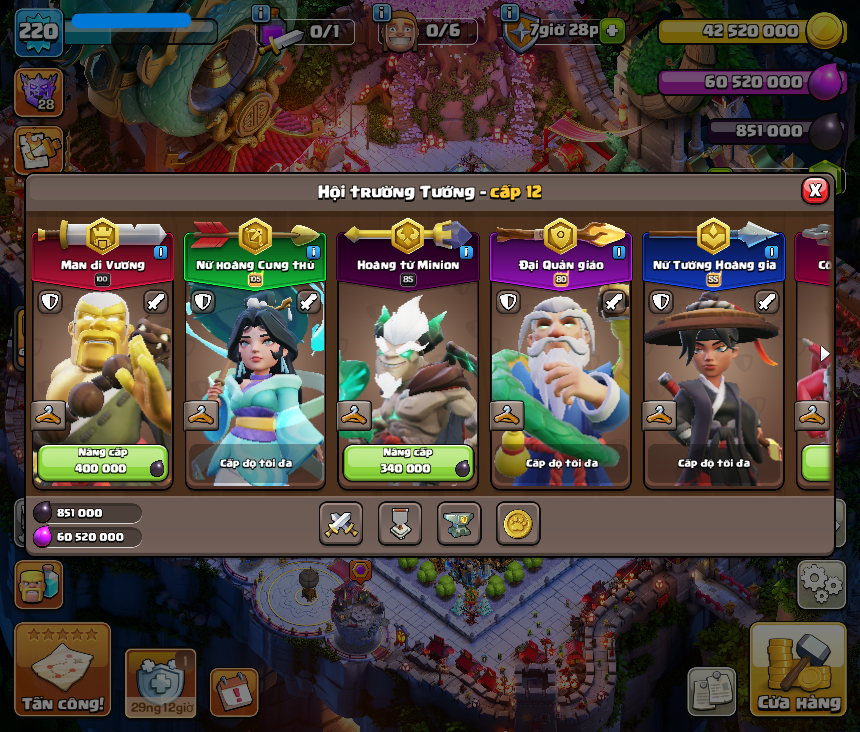Upgrade Man di Vương for 400 000
Viewport: 860px width, 732px height.
tap(102, 463)
